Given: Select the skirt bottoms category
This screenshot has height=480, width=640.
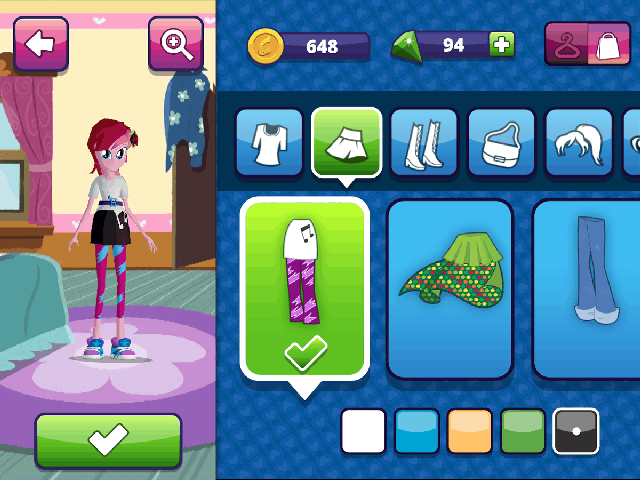Looking at the screenshot, I should pyautogui.click(x=347, y=141).
